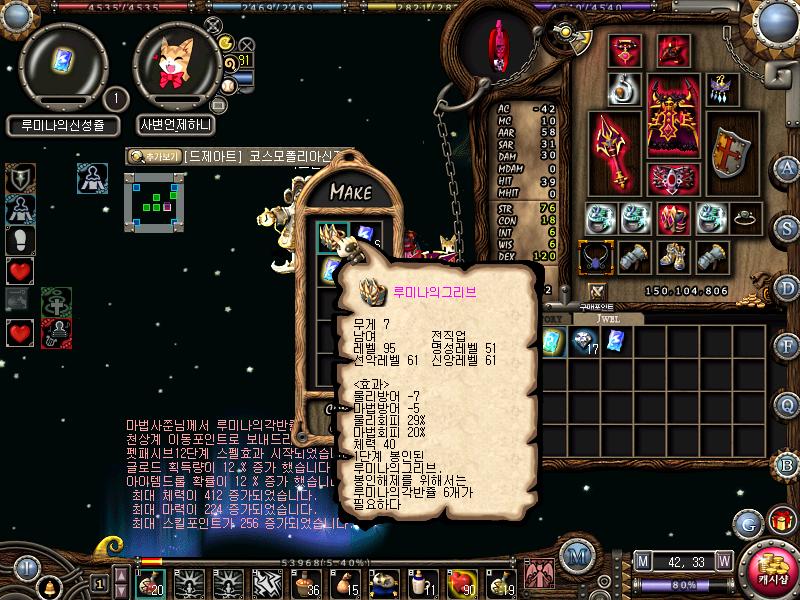Click the minimap with green dots

click(155, 202)
